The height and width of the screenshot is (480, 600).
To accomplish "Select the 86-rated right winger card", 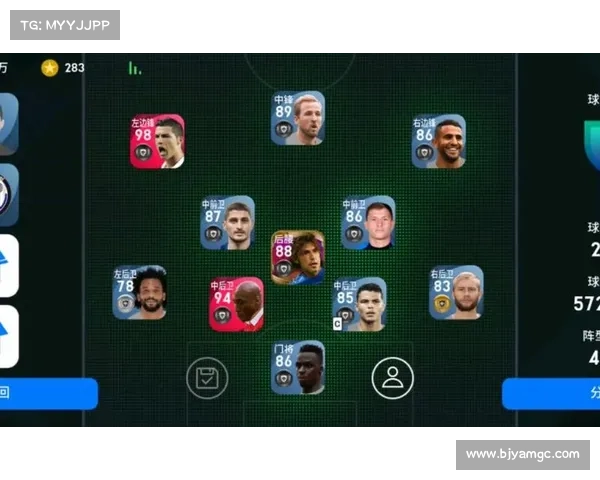I will pyautogui.click(x=439, y=141).
